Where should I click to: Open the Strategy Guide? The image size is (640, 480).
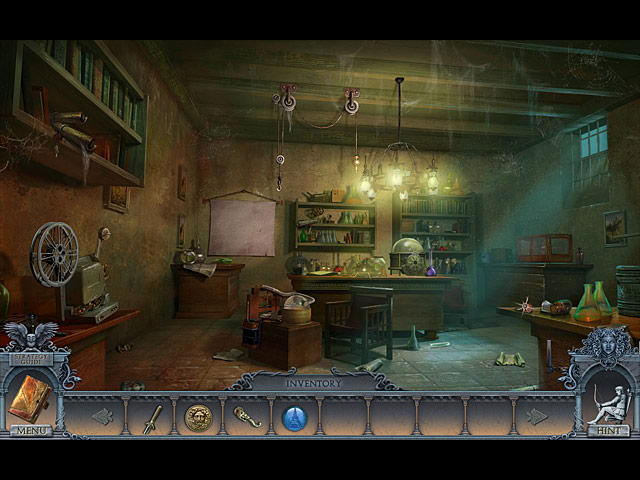[30, 358]
